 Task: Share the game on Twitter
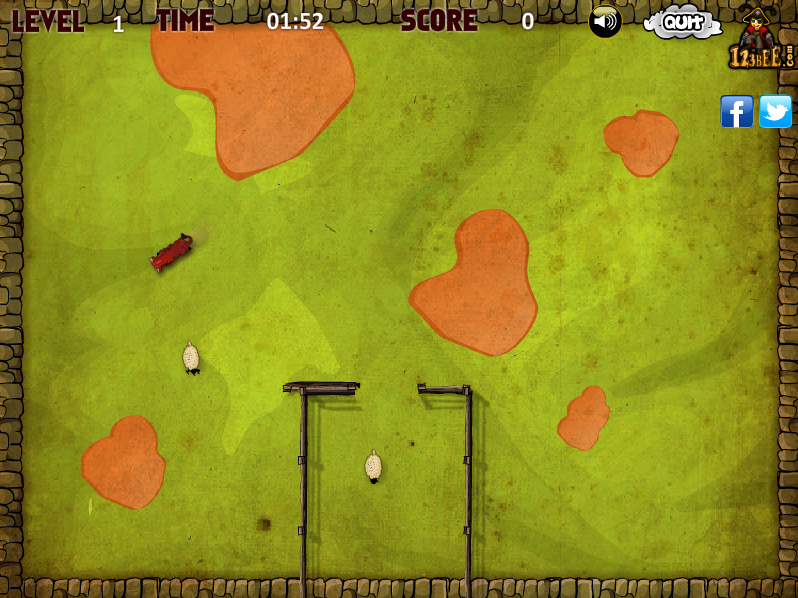coord(775,111)
